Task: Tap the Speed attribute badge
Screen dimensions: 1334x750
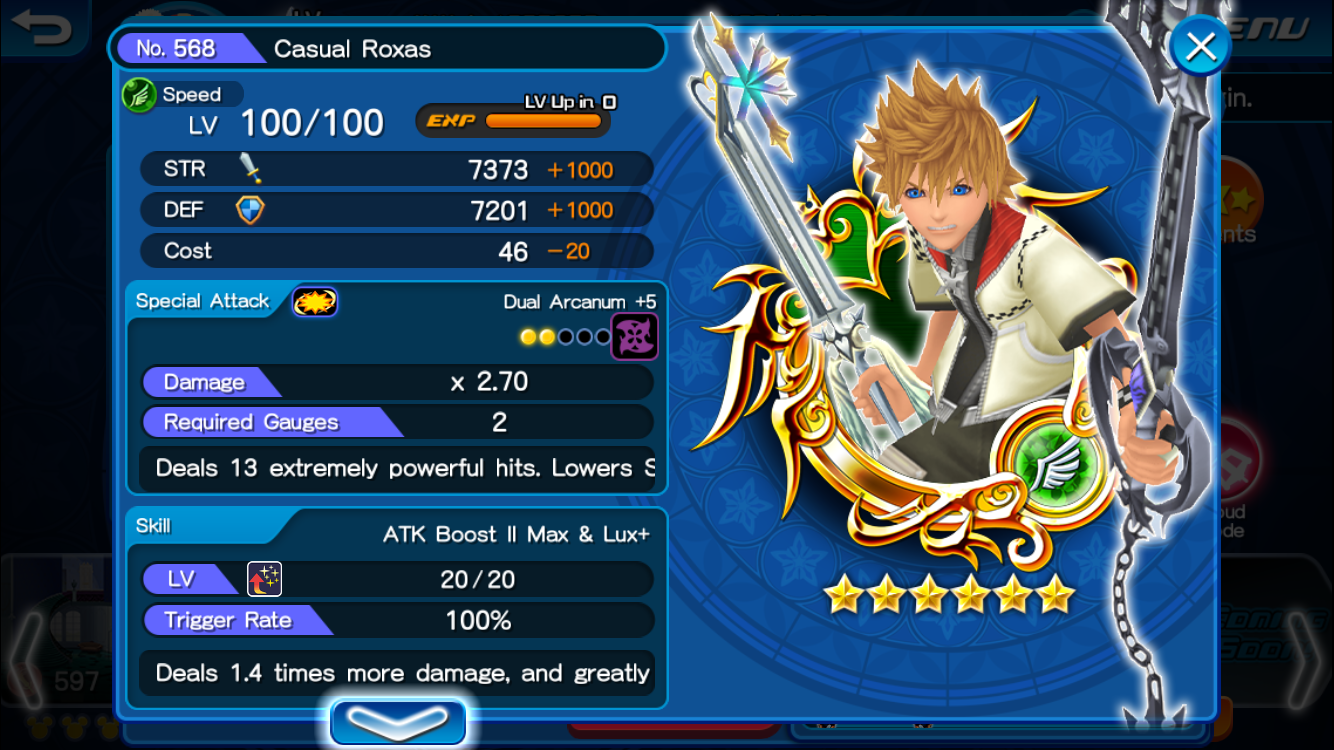Action: [x=139, y=96]
